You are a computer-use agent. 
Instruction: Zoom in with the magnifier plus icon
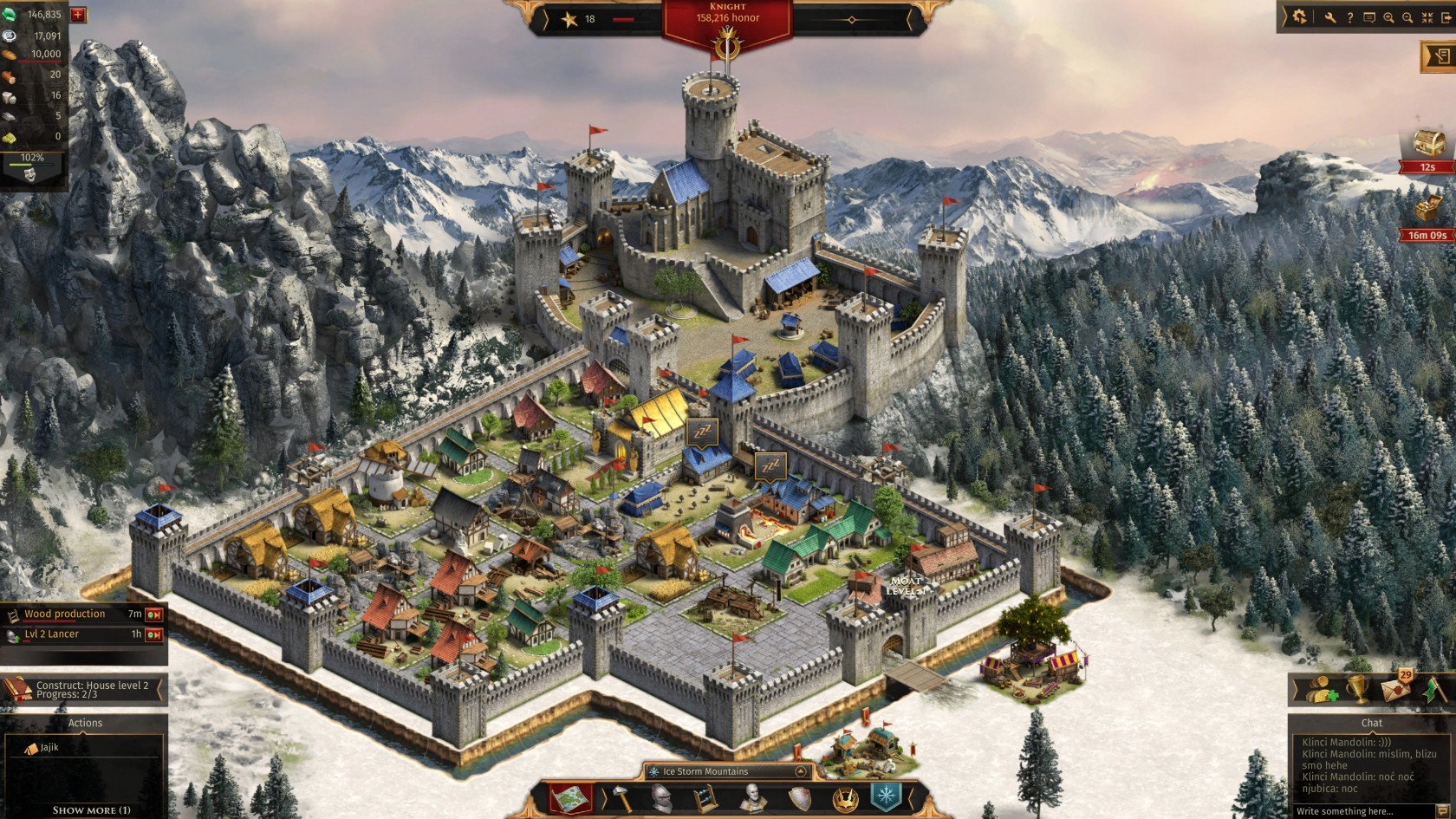1388,17
